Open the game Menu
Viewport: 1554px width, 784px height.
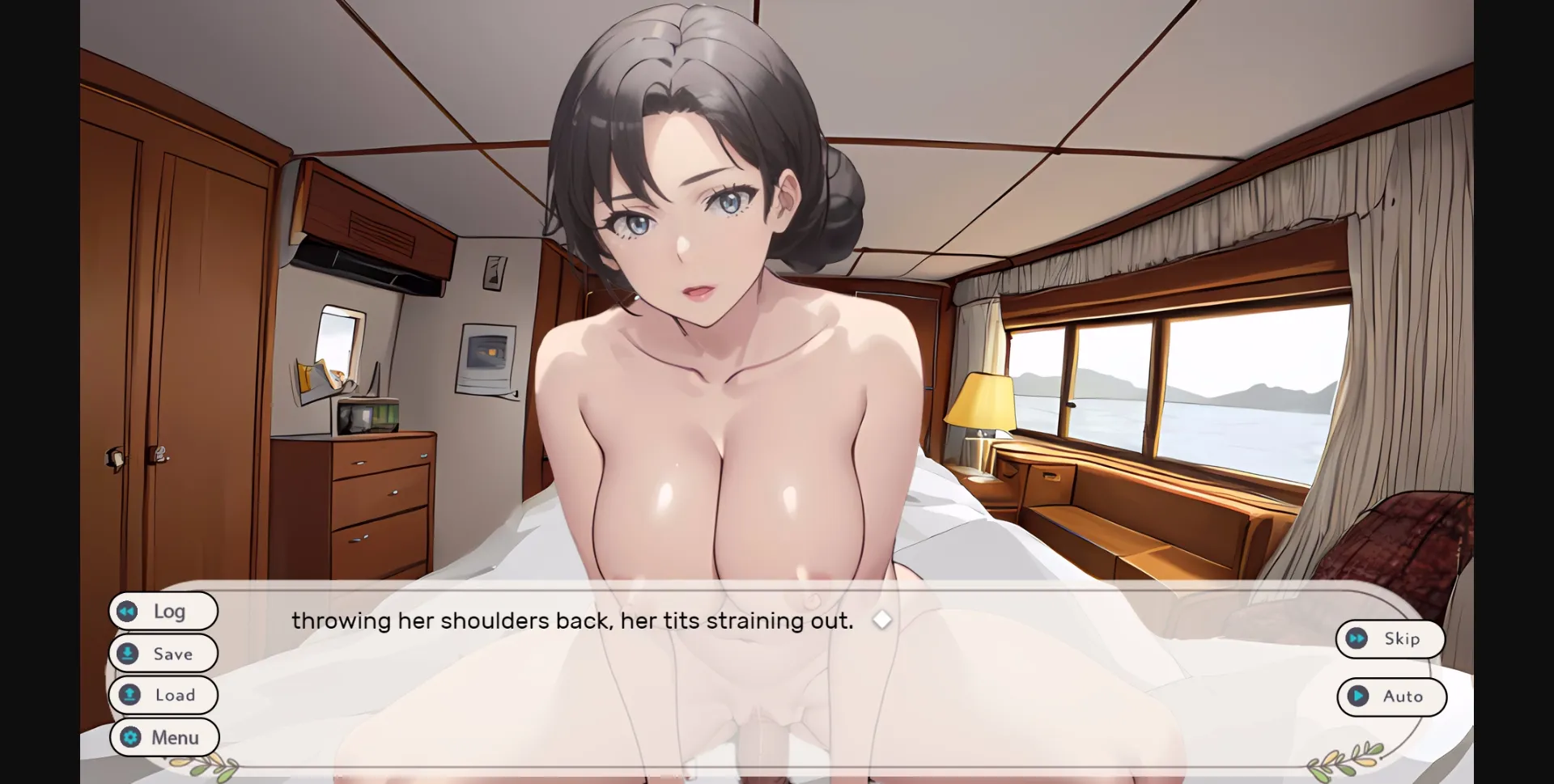[x=163, y=737]
